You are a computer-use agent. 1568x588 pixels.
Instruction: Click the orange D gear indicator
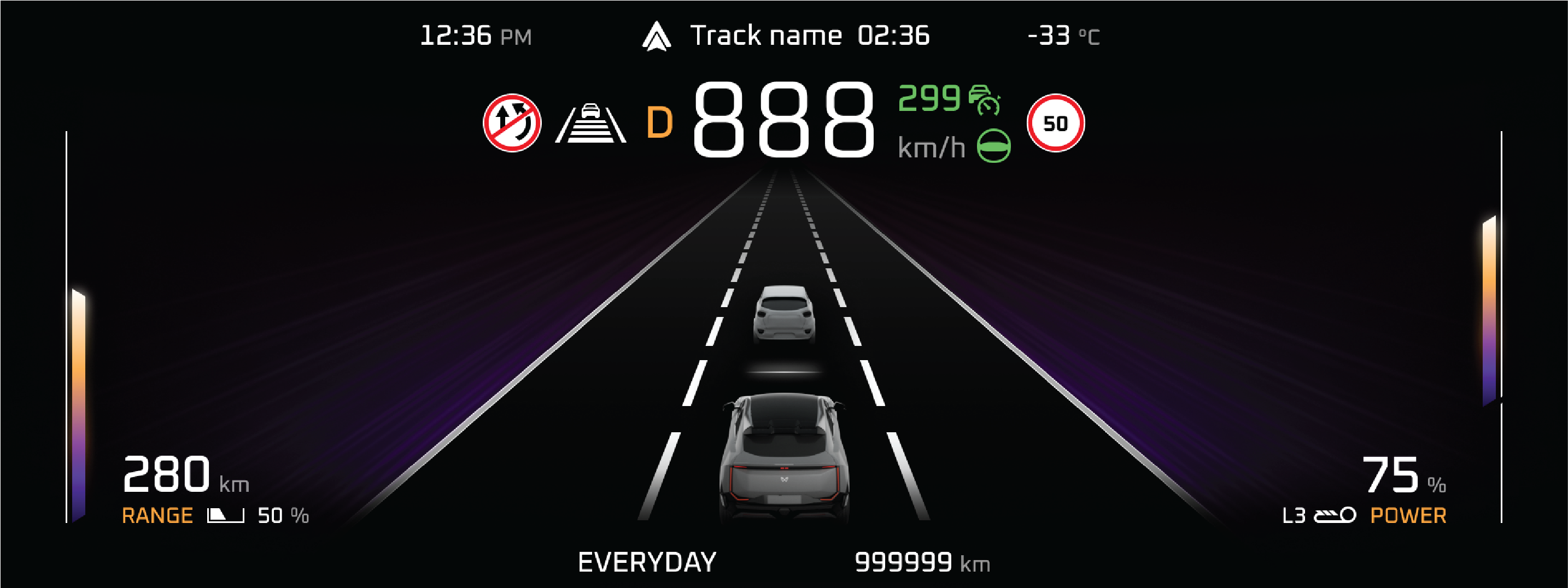(x=659, y=123)
